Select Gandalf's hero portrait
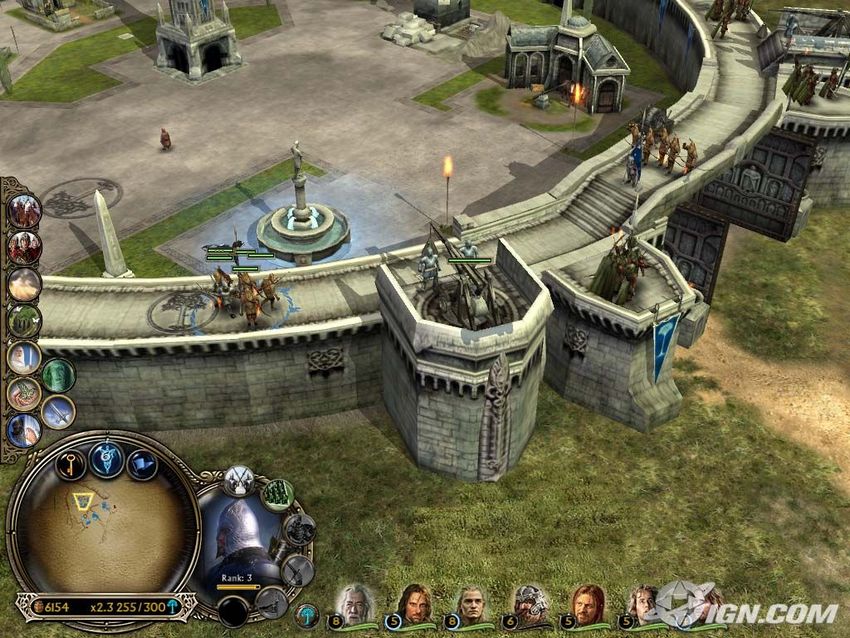Viewport: 850px width, 638px height. tap(354, 604)
